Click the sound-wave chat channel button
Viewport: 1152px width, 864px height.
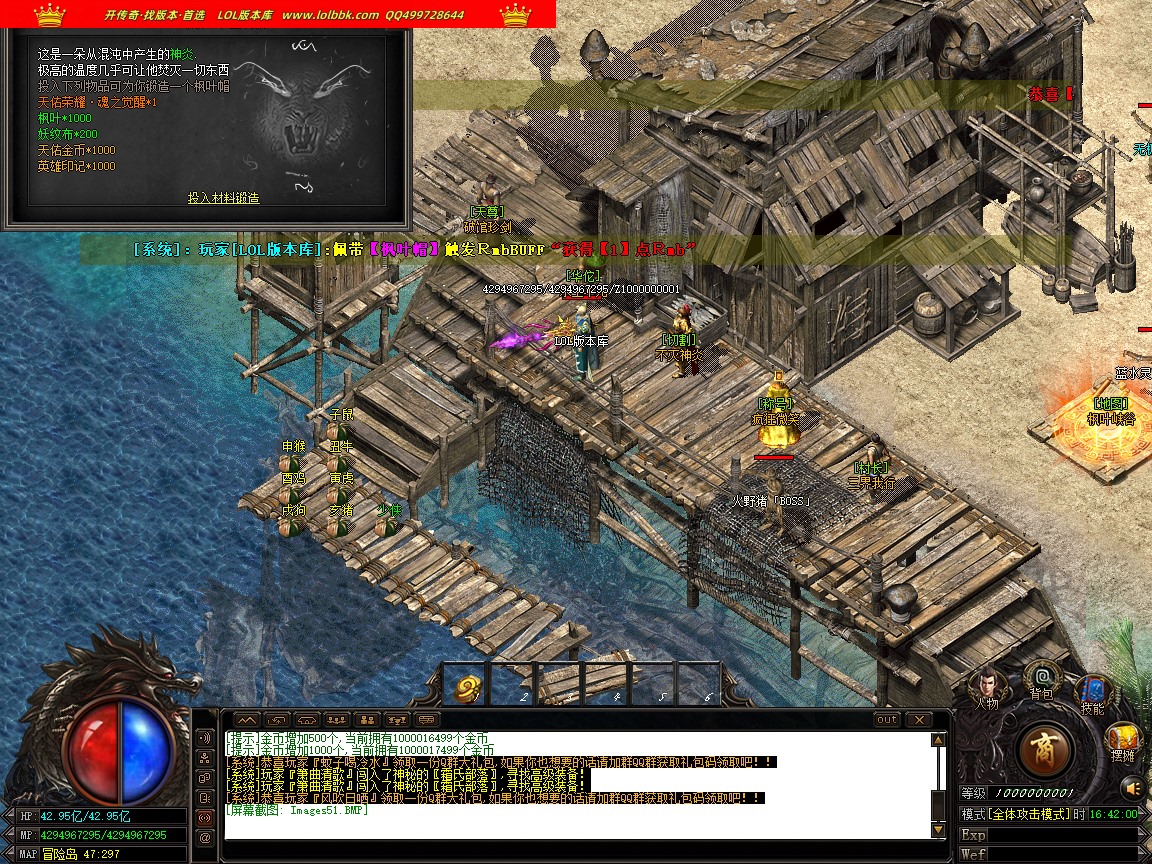[205, 738]
